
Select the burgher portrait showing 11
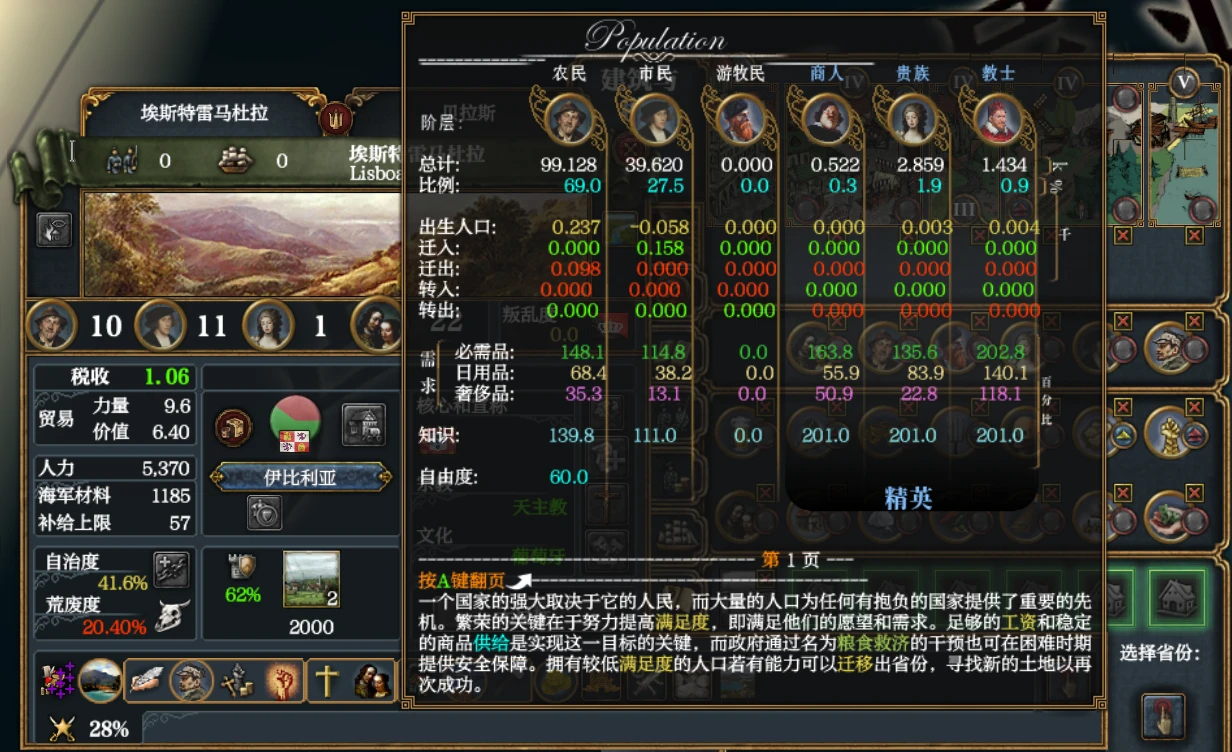point(159,324)
